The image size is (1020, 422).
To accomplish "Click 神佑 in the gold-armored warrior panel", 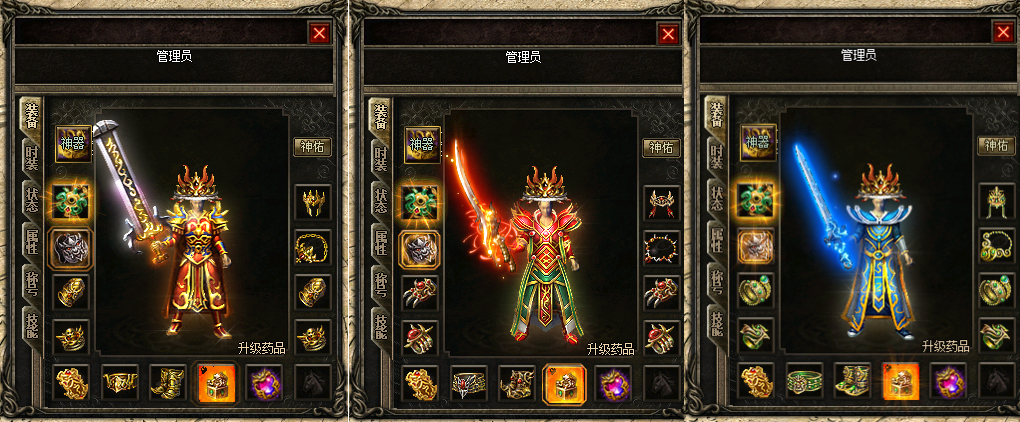I will [313, 147].
